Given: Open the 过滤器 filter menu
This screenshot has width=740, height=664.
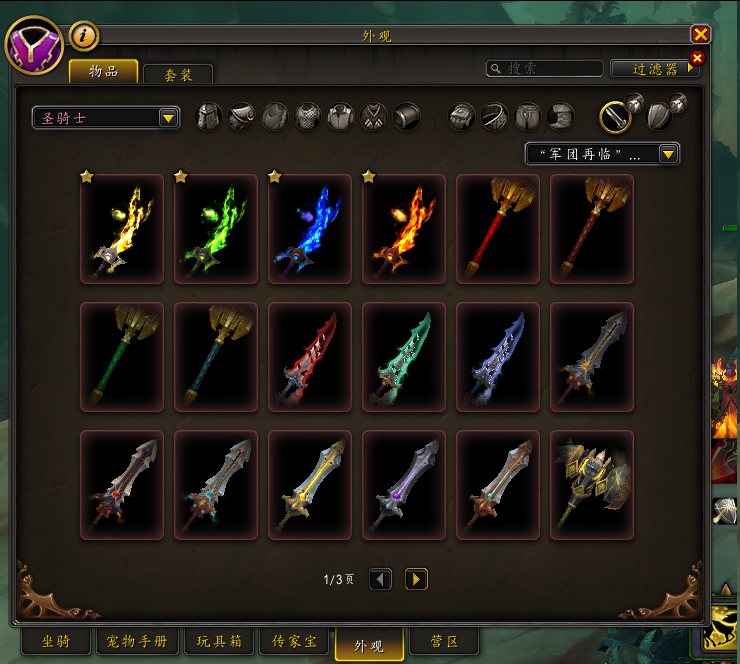Looking at the screenshot, I should pos(656,69).
